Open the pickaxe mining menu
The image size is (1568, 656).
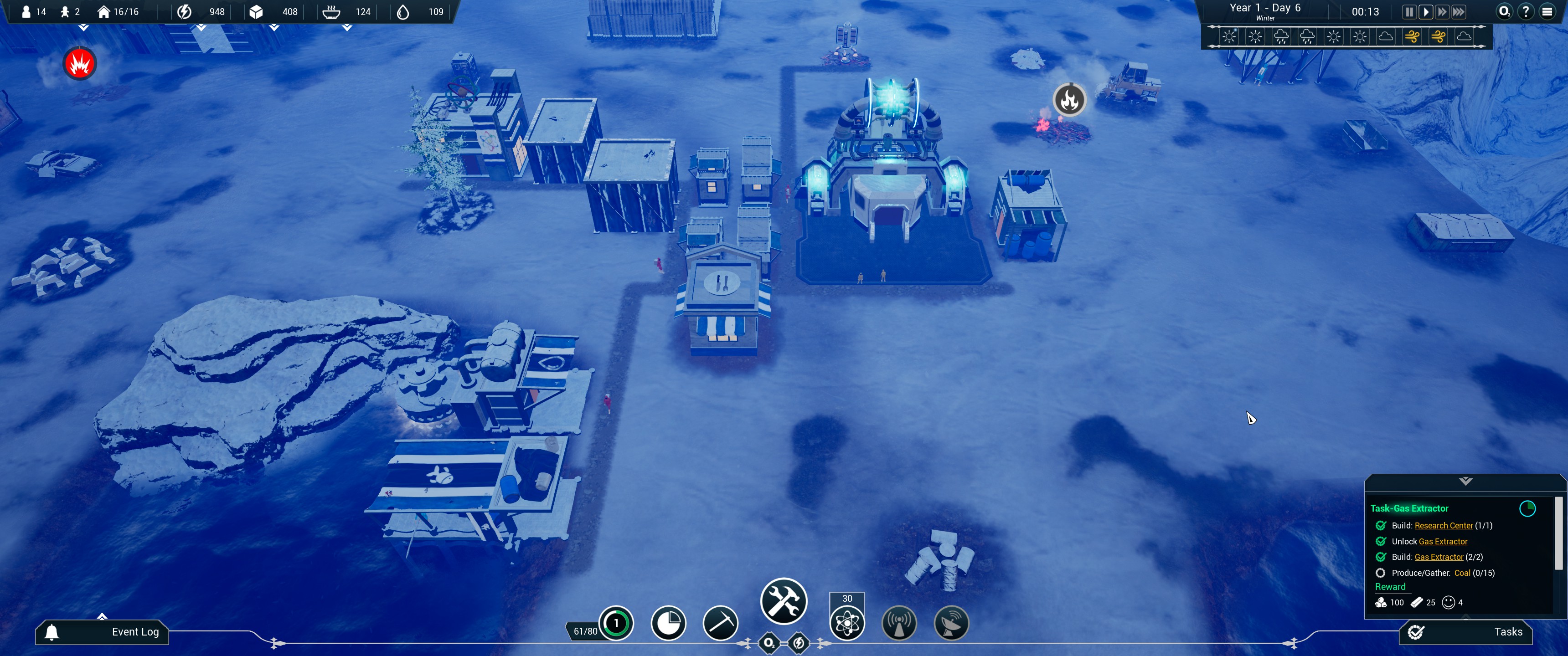click(x=720, y=623)
